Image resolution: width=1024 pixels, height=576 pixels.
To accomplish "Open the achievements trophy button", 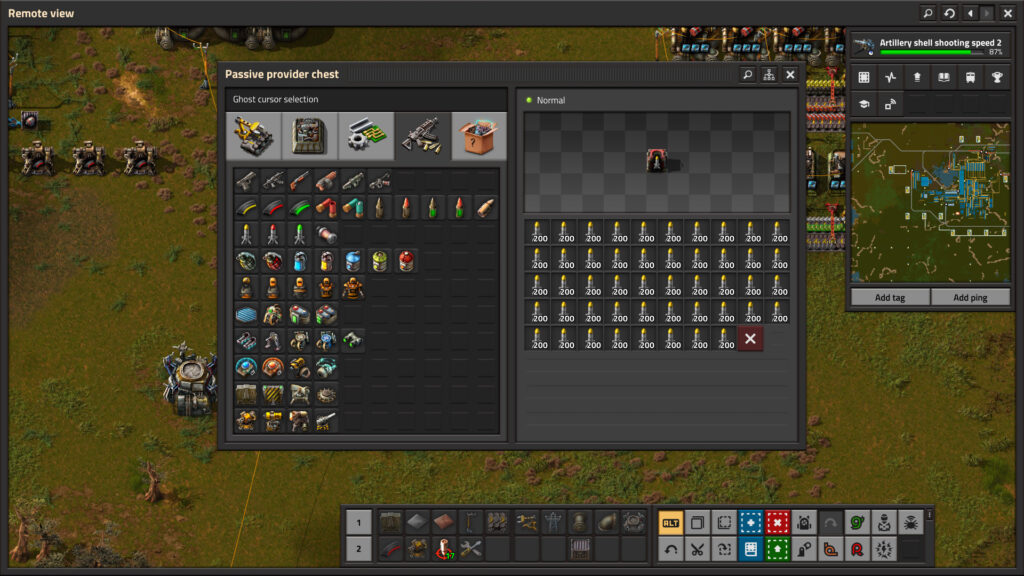I will click(996, 77).
